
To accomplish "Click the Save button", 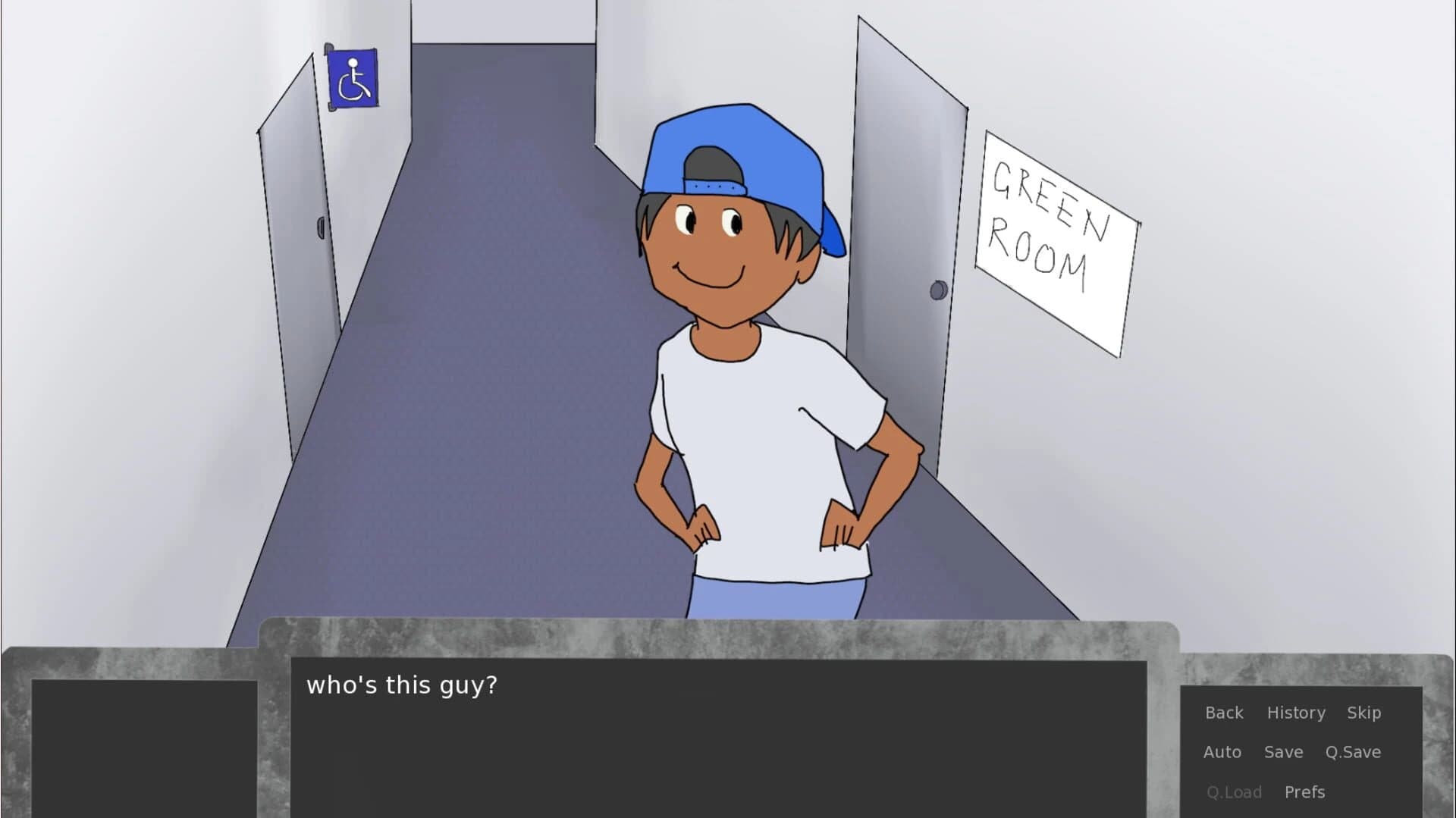I will (x=1284, y=752).
